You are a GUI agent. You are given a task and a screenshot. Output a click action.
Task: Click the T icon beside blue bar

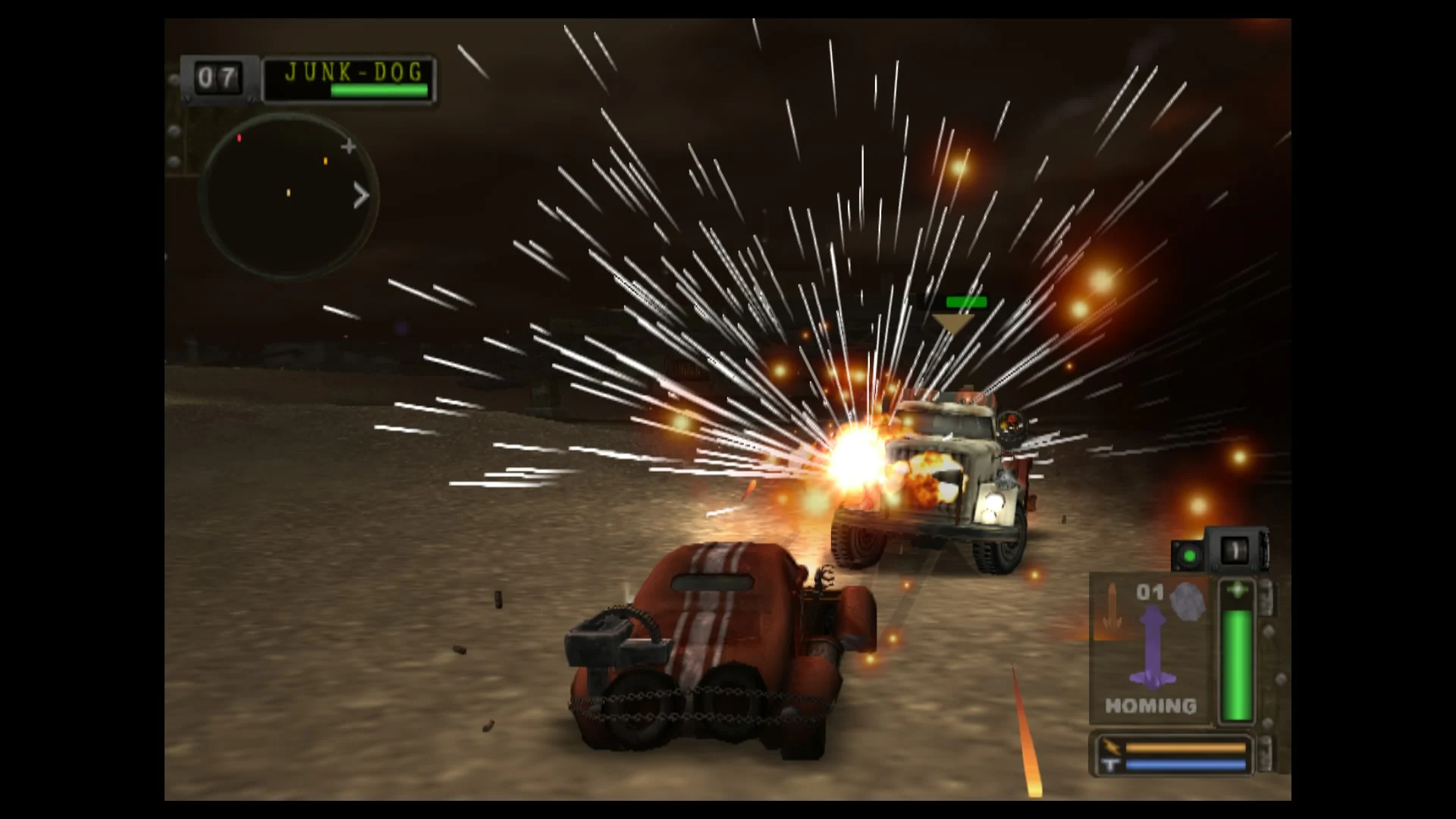(1110, 763)
